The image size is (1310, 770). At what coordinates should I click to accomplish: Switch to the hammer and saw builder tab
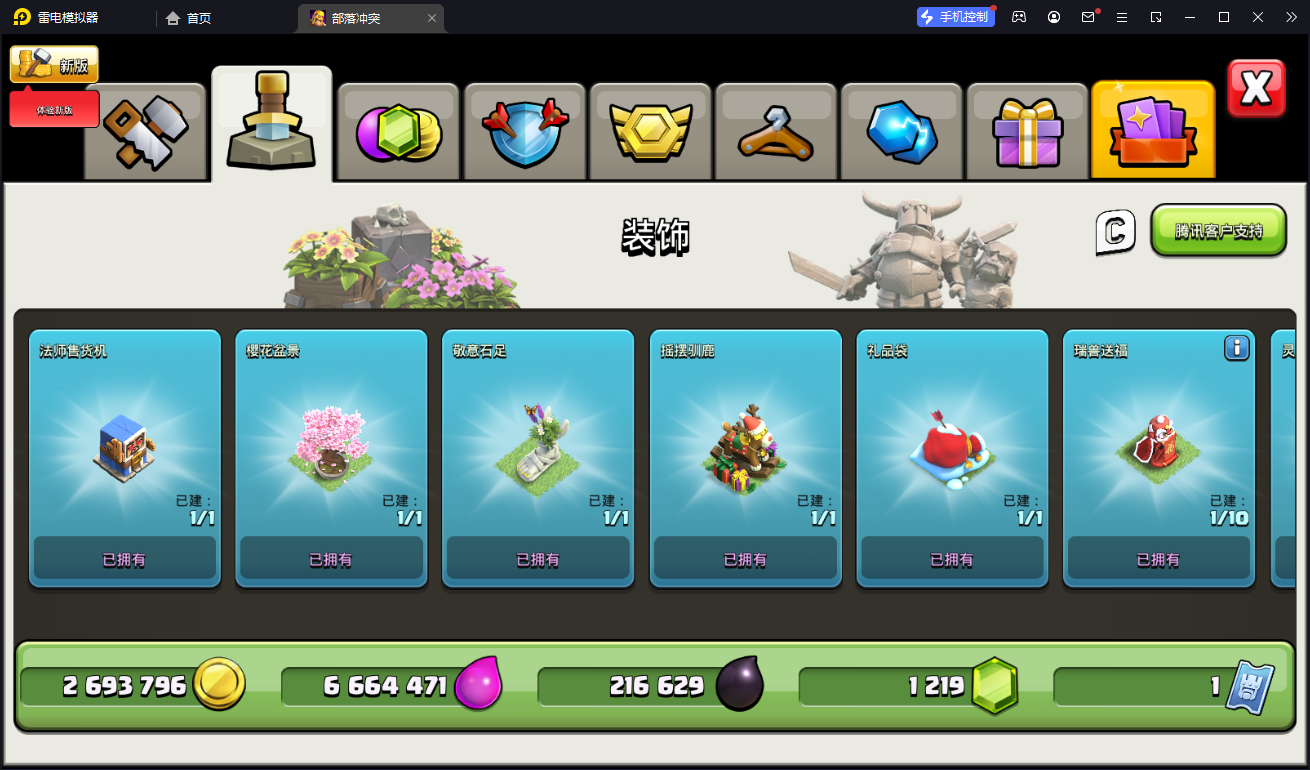tap(146, 134)
